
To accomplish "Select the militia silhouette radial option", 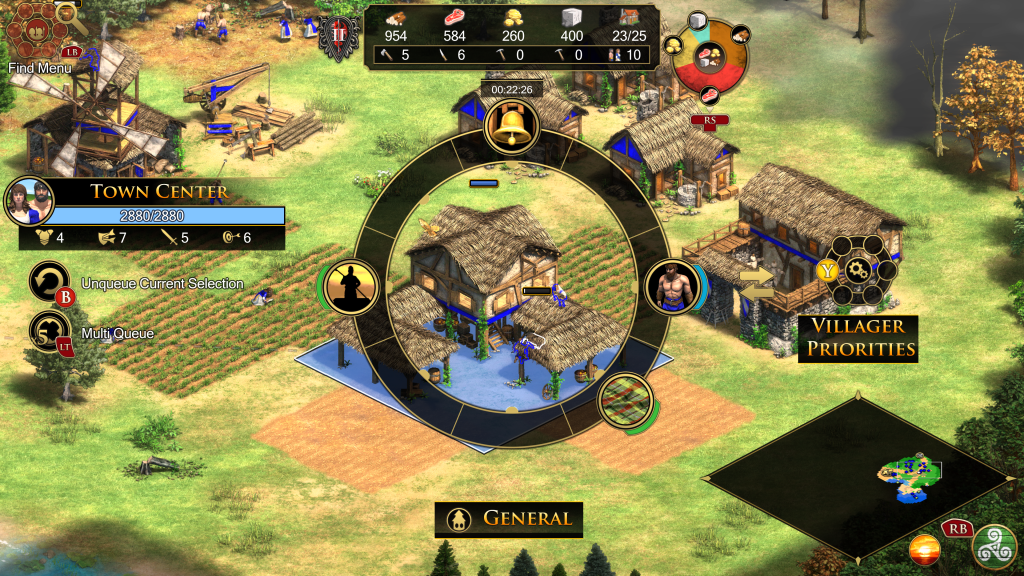I will (351, 287).
